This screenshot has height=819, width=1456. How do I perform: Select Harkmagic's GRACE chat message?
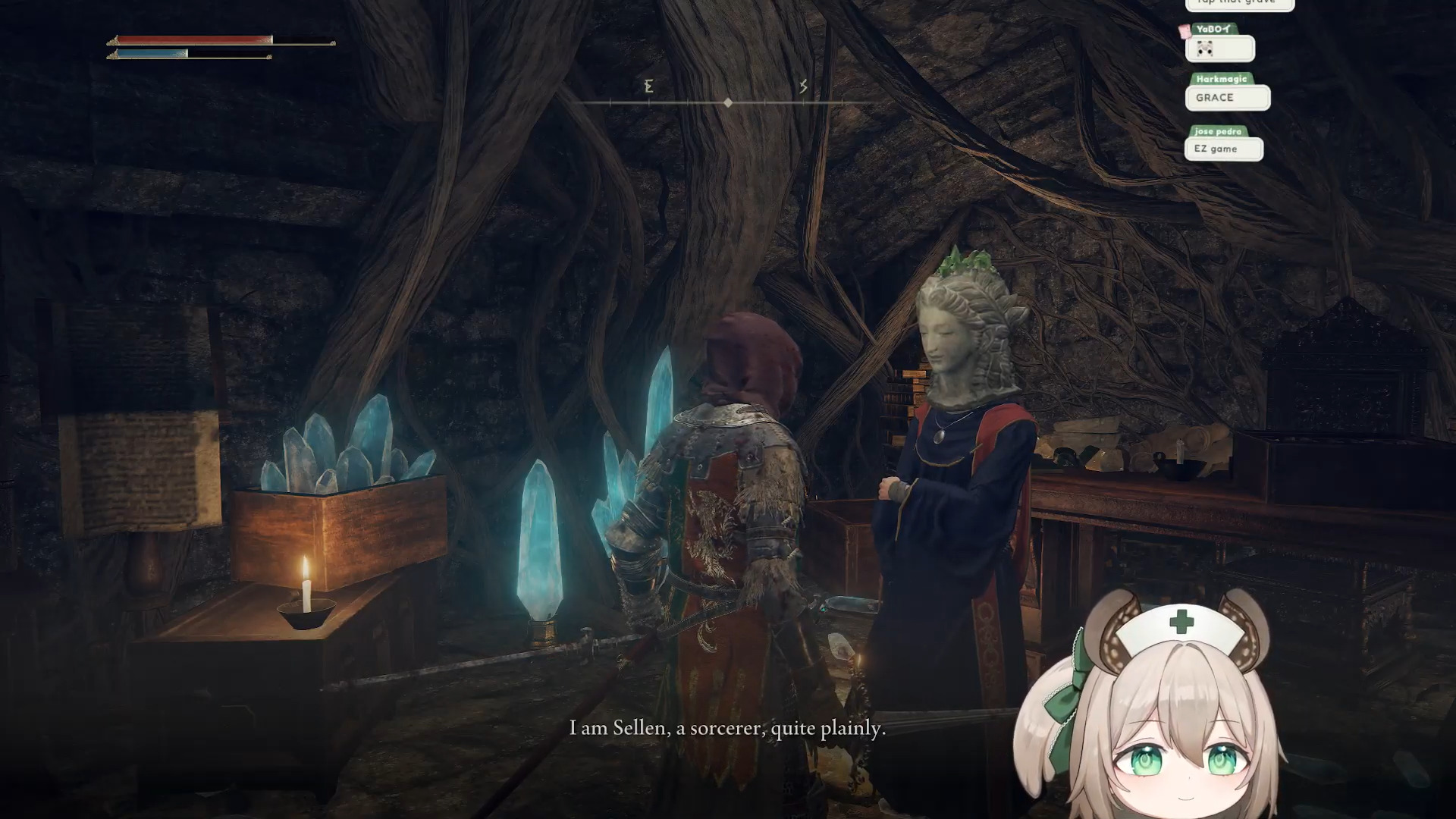pos(1227,98)
